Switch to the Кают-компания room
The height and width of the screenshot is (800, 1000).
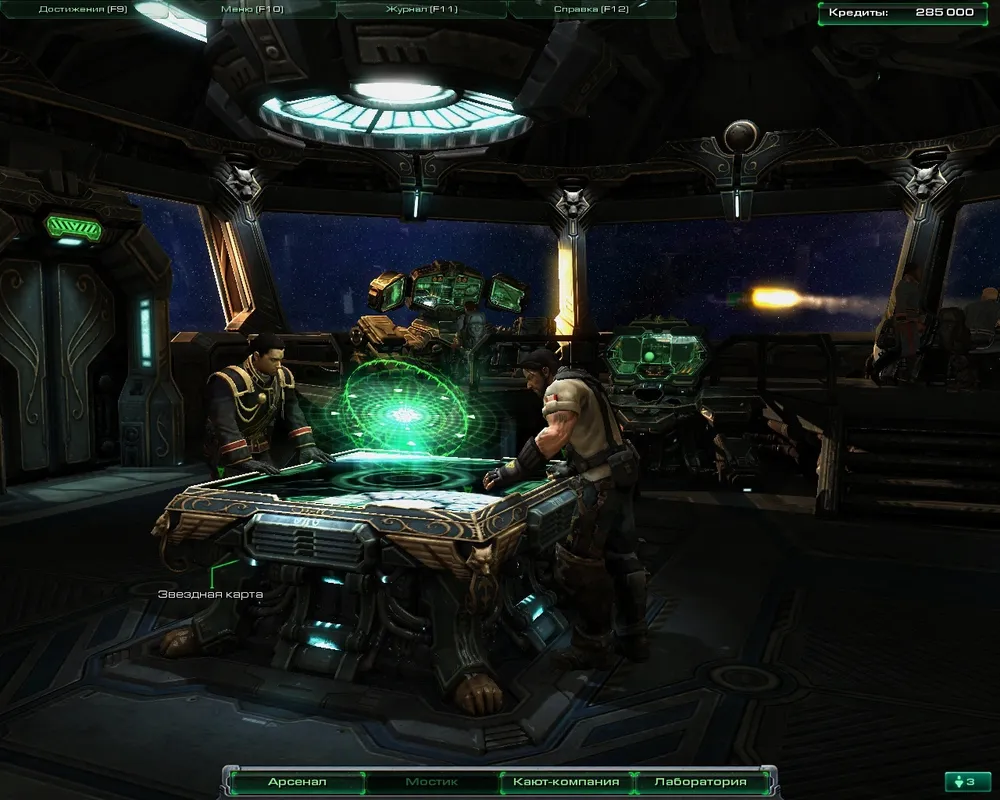click(x=566, y=782)
